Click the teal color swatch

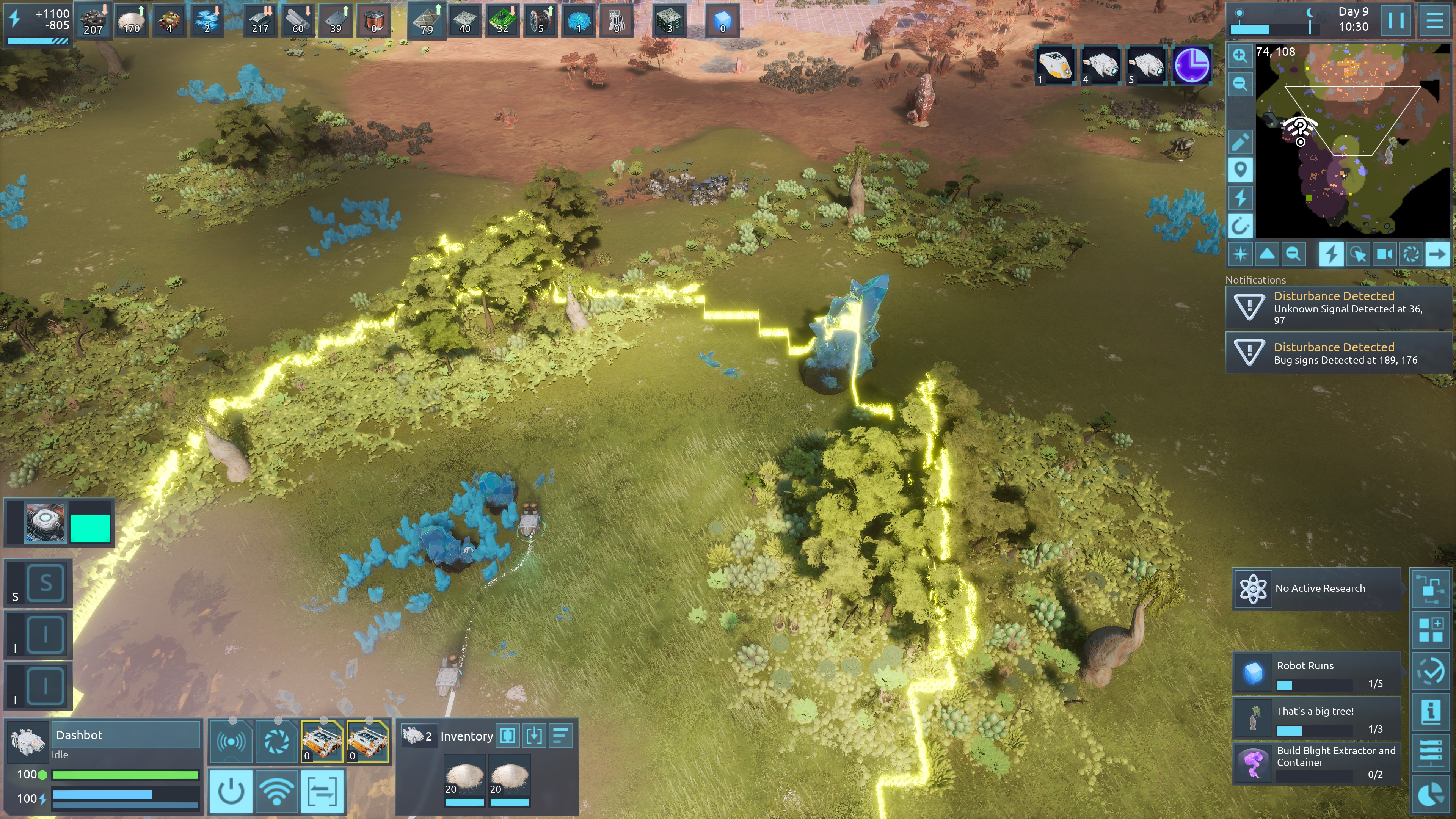coord(90,528)
